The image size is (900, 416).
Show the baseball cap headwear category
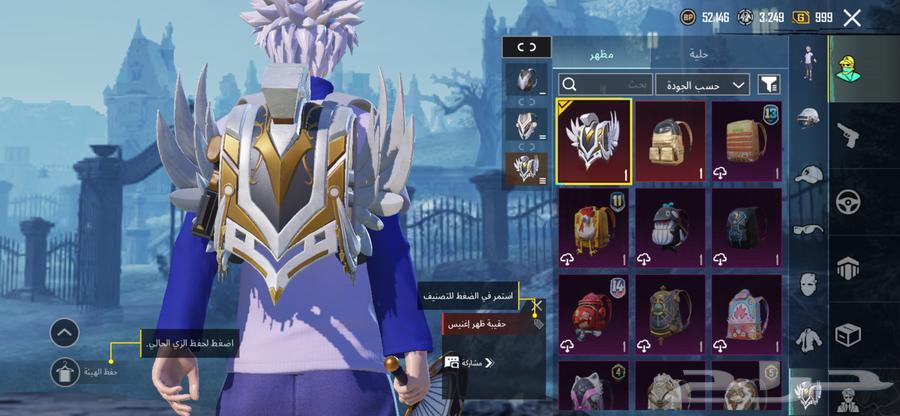808,173
